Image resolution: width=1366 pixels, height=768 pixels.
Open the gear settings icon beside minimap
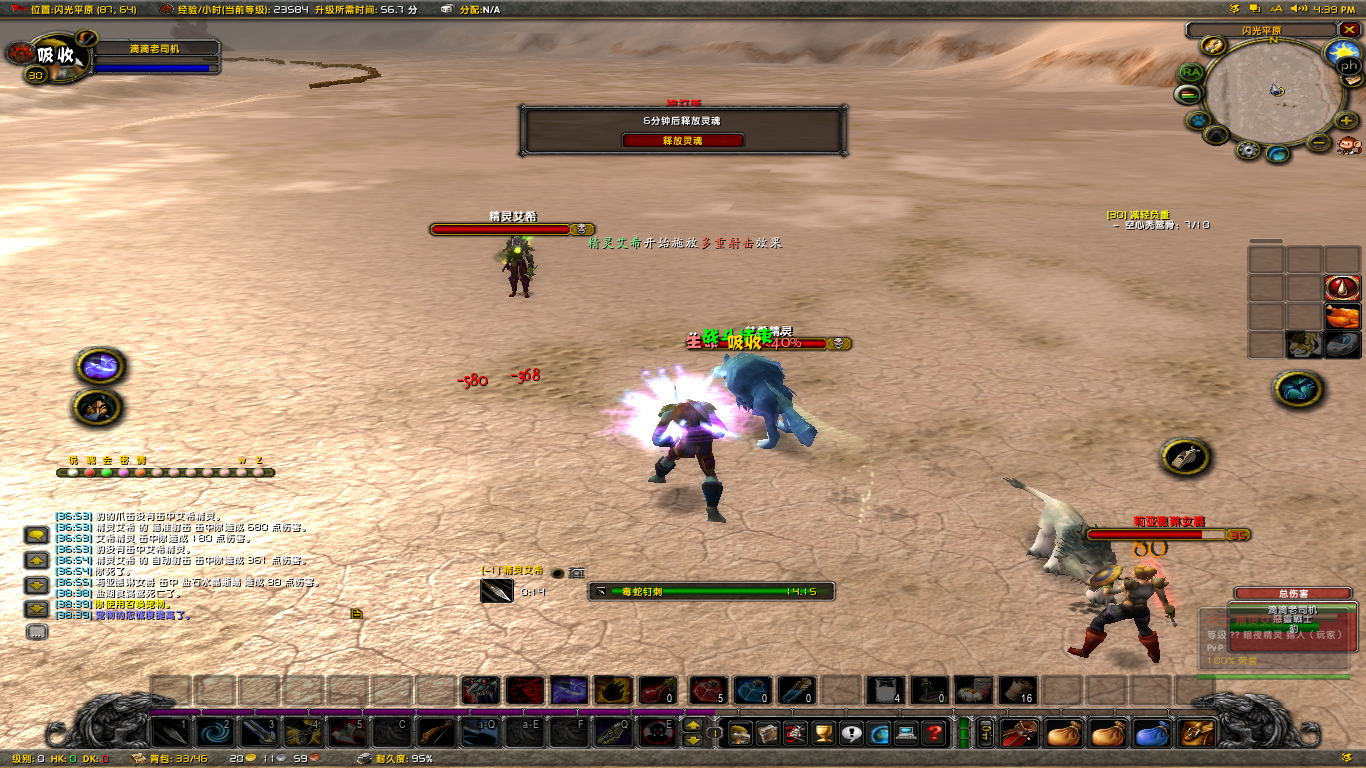coord(1247,150)
